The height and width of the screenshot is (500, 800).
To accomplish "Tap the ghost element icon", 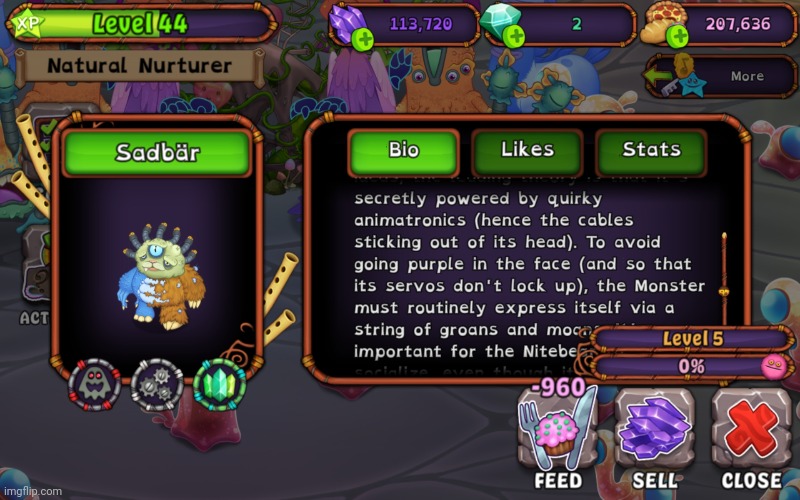I will coord(94,385).
